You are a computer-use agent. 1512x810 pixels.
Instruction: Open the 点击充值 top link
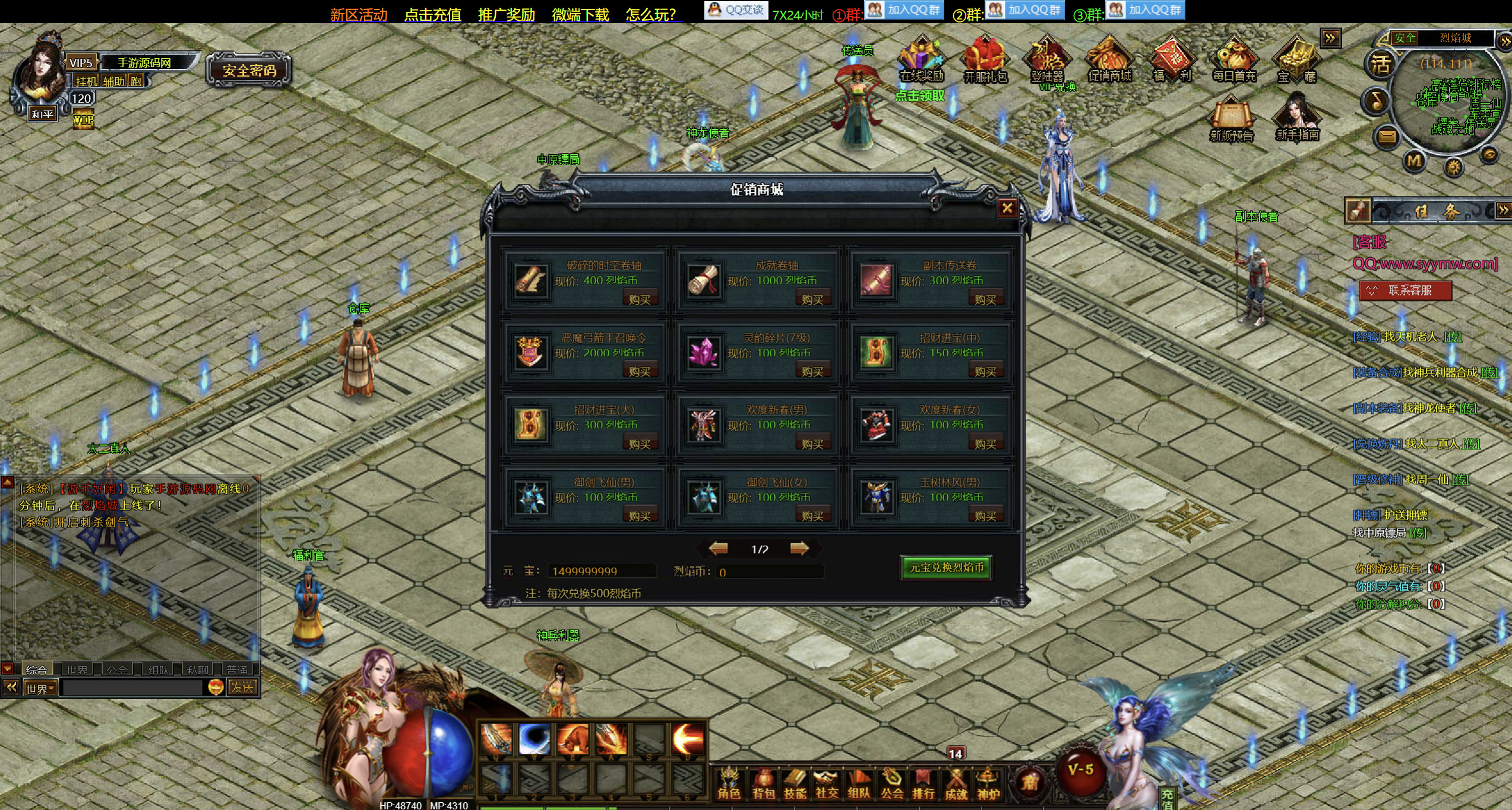pyautogui.click(x=432, y=14)
